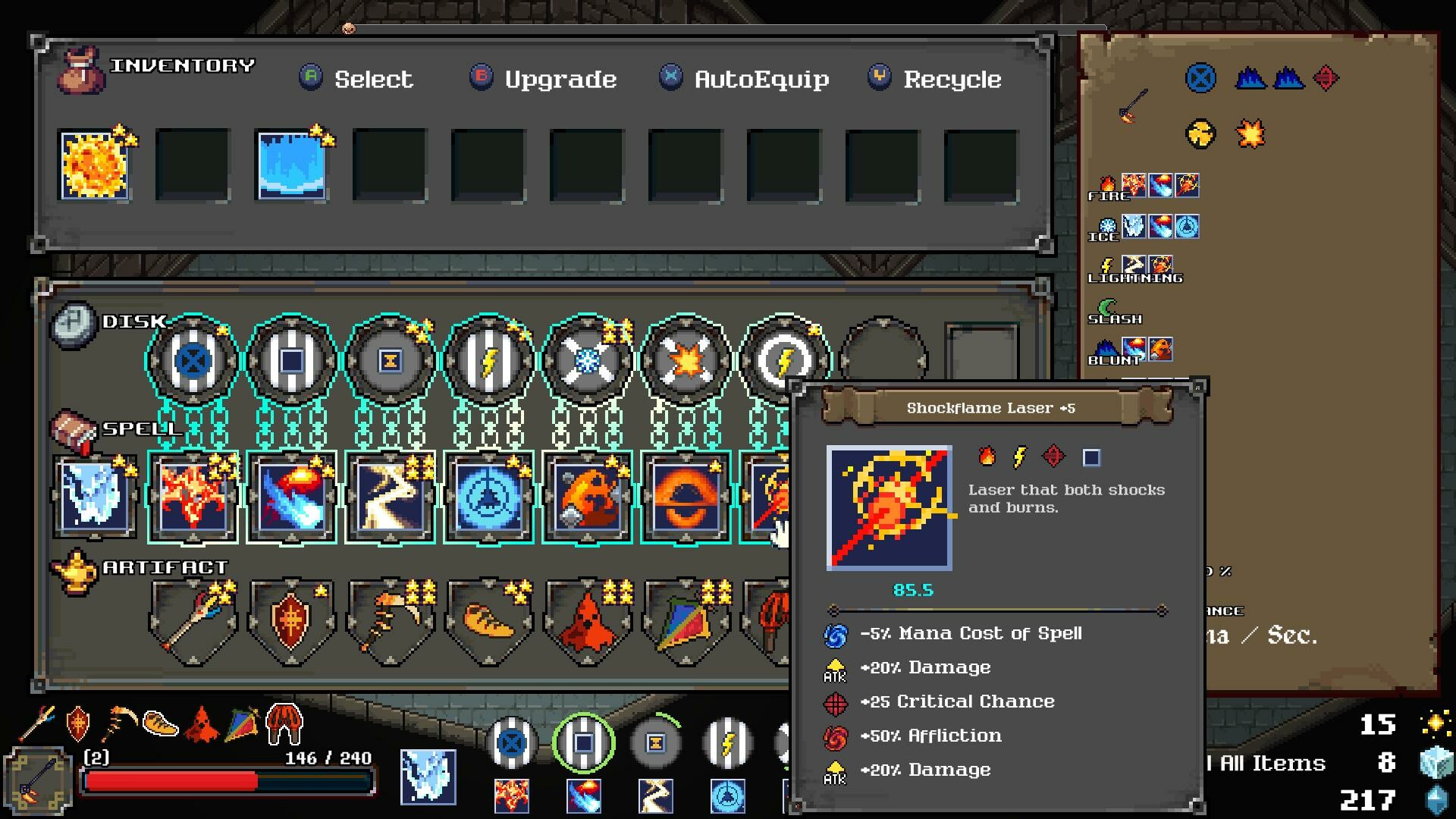1456x819 pixels.
Task: Select the shield artifact icon
Action: [x=292, y=618]
